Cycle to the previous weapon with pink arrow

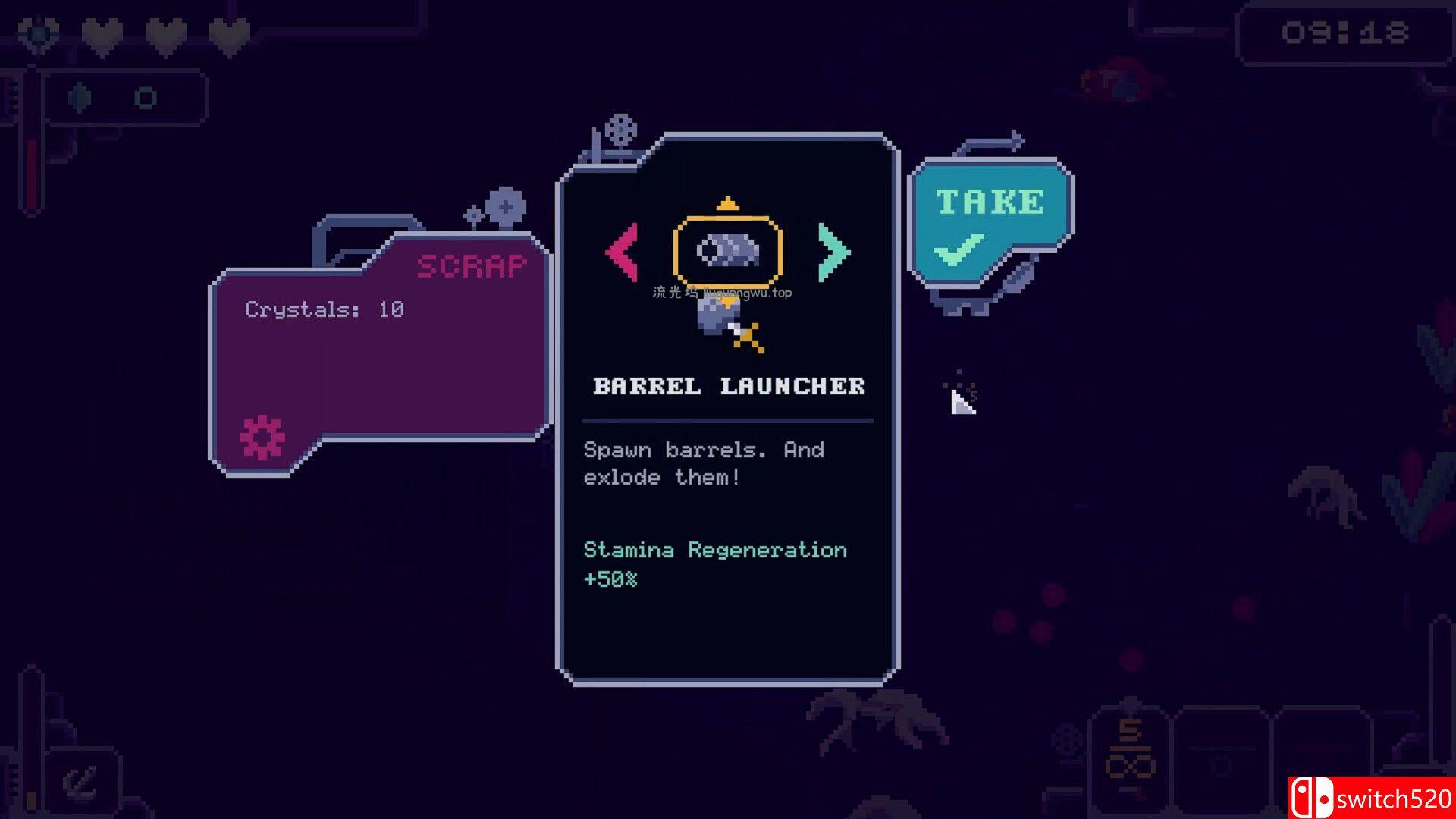click(x=623, y=253)
